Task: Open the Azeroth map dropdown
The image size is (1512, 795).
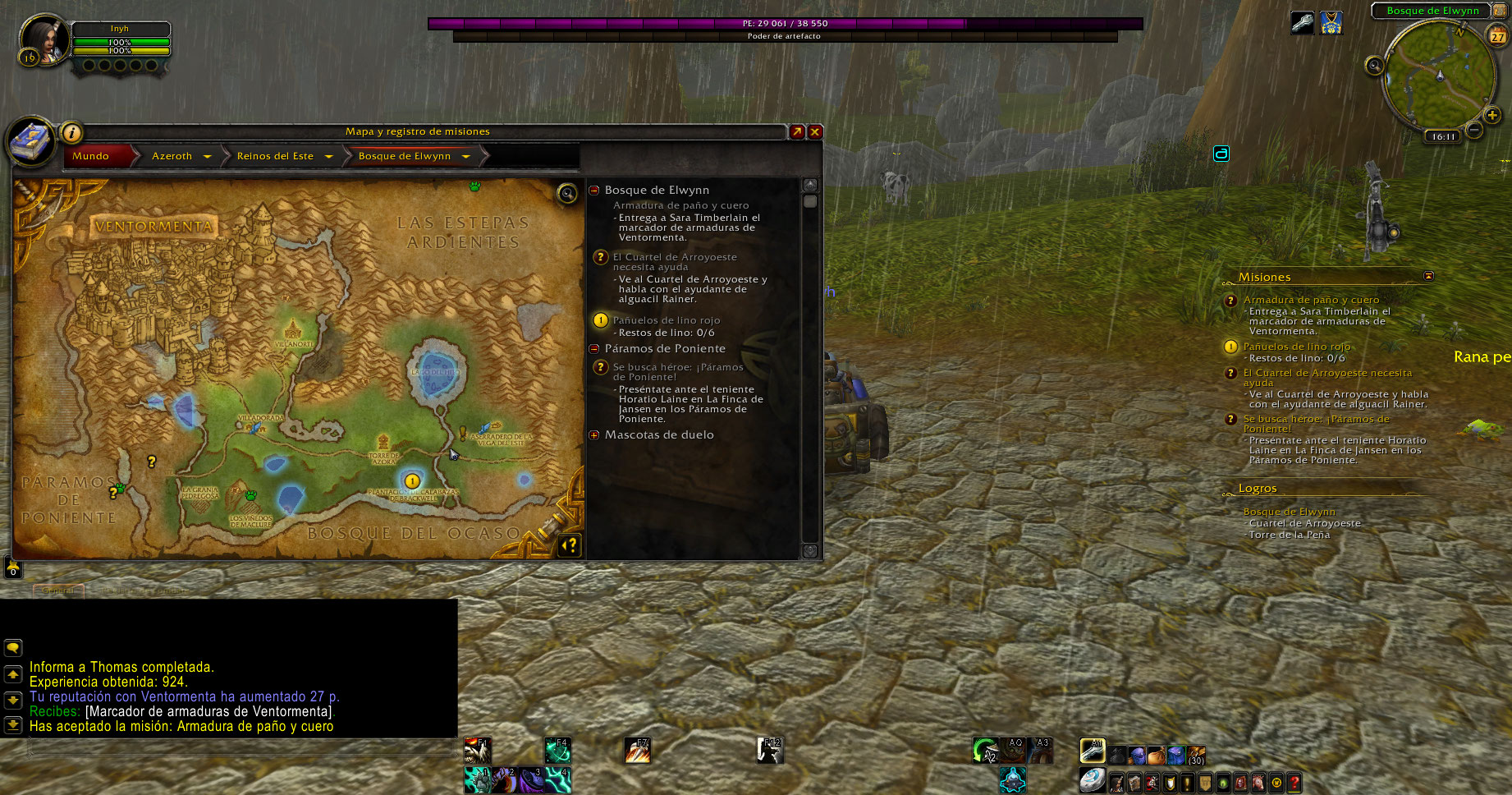Action: coord(208,156)
